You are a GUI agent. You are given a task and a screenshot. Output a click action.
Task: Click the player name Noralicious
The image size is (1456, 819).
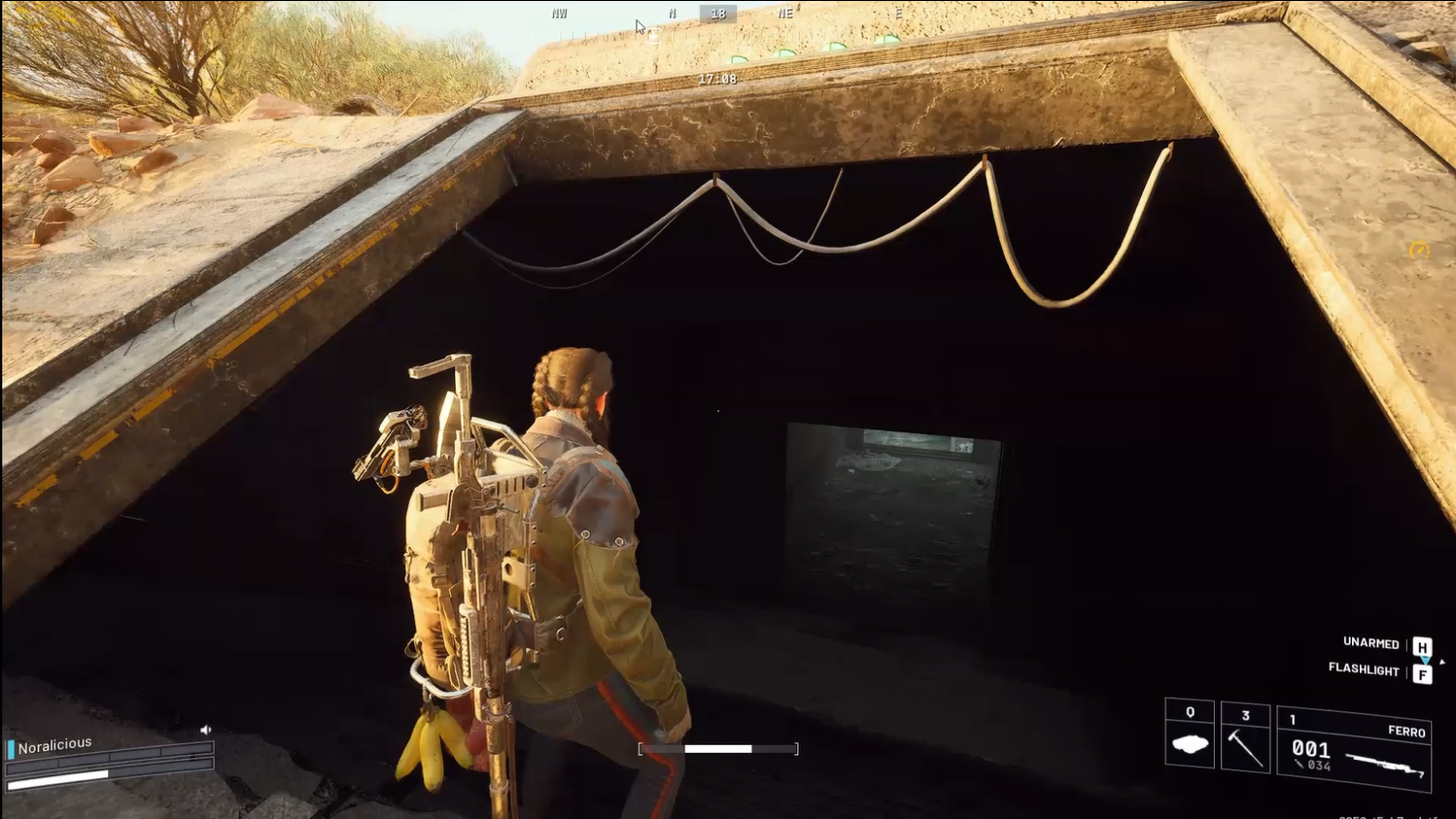55,743
